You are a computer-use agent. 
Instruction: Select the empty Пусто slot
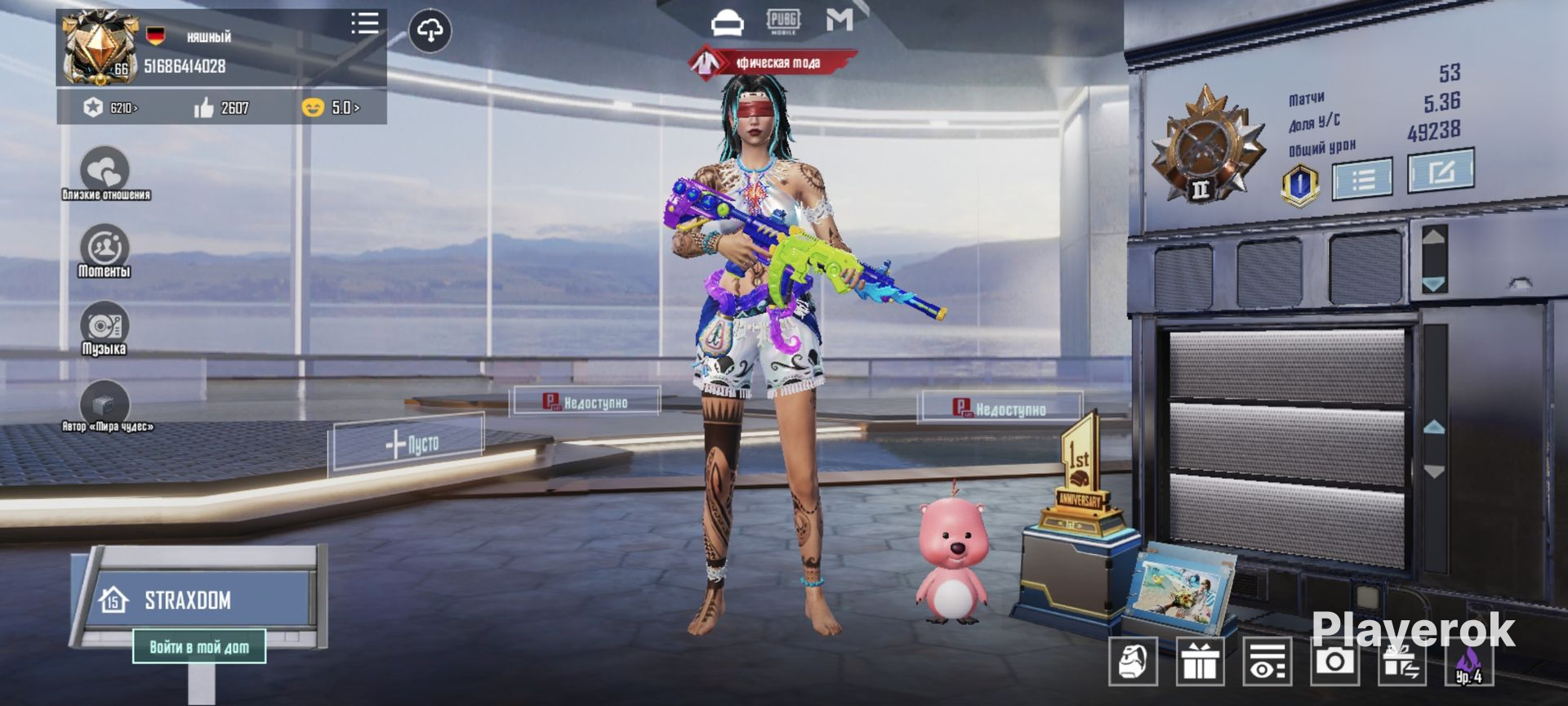click(x=410, y=444)
